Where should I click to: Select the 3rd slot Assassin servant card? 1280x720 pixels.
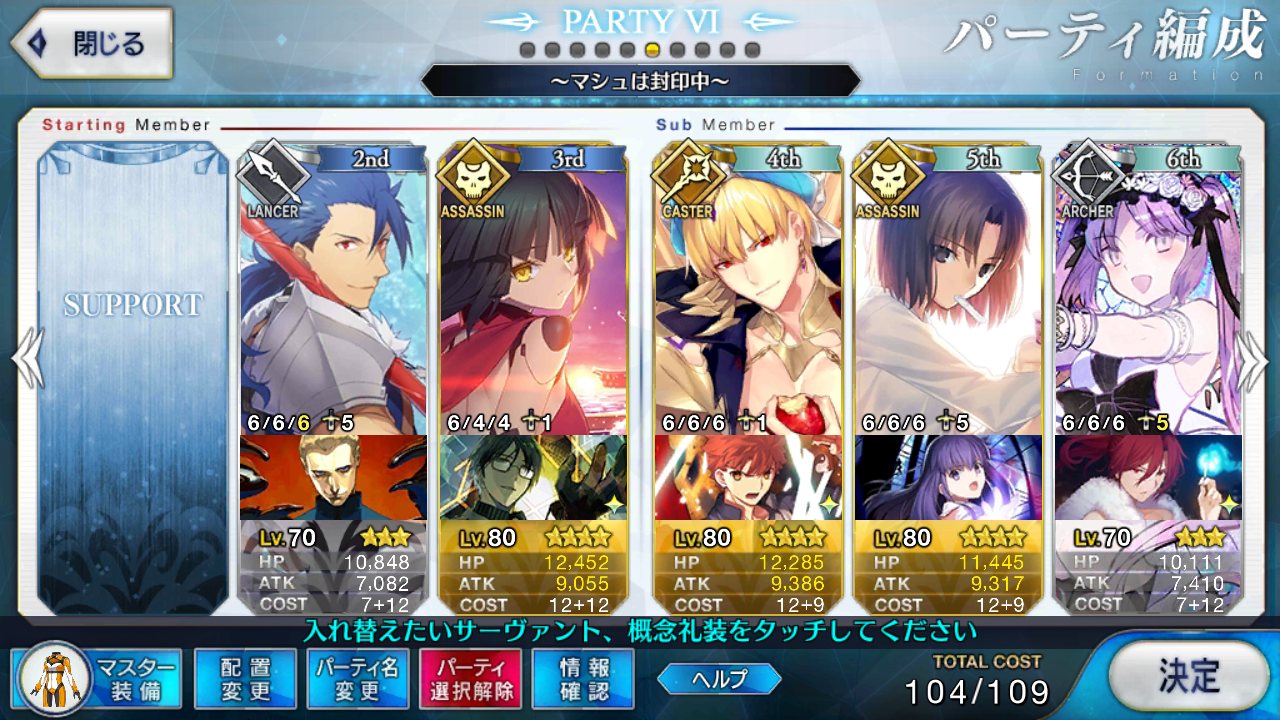[533, 290]
